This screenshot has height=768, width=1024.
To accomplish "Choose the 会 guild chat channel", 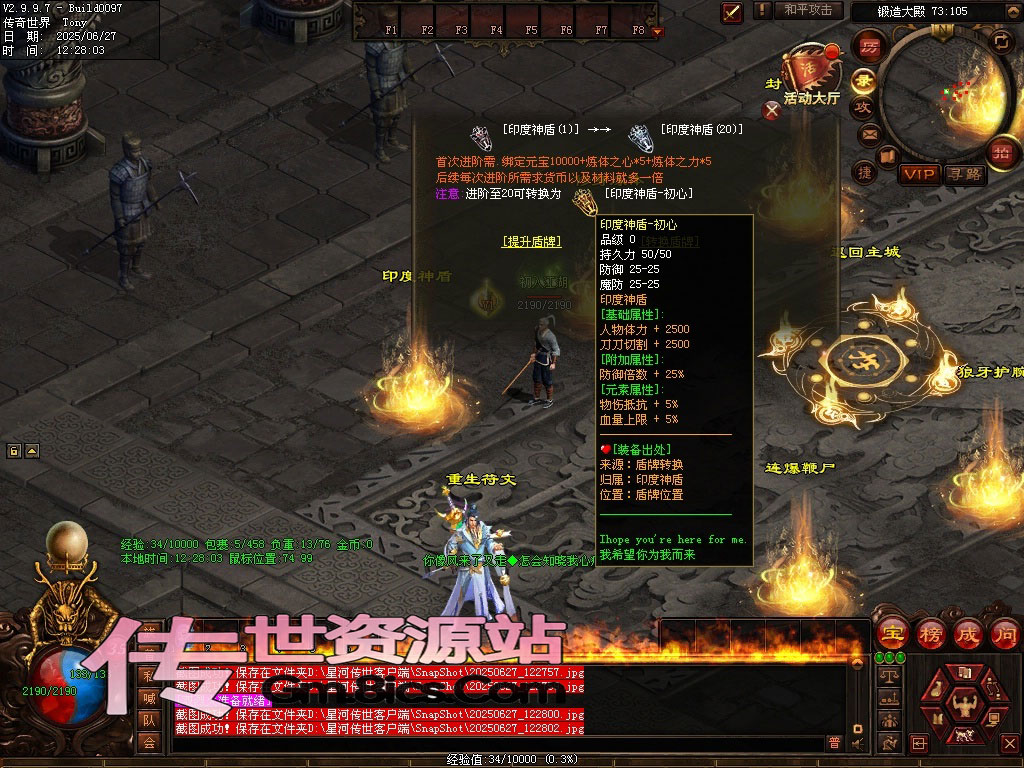I will [x=148, y=742].
